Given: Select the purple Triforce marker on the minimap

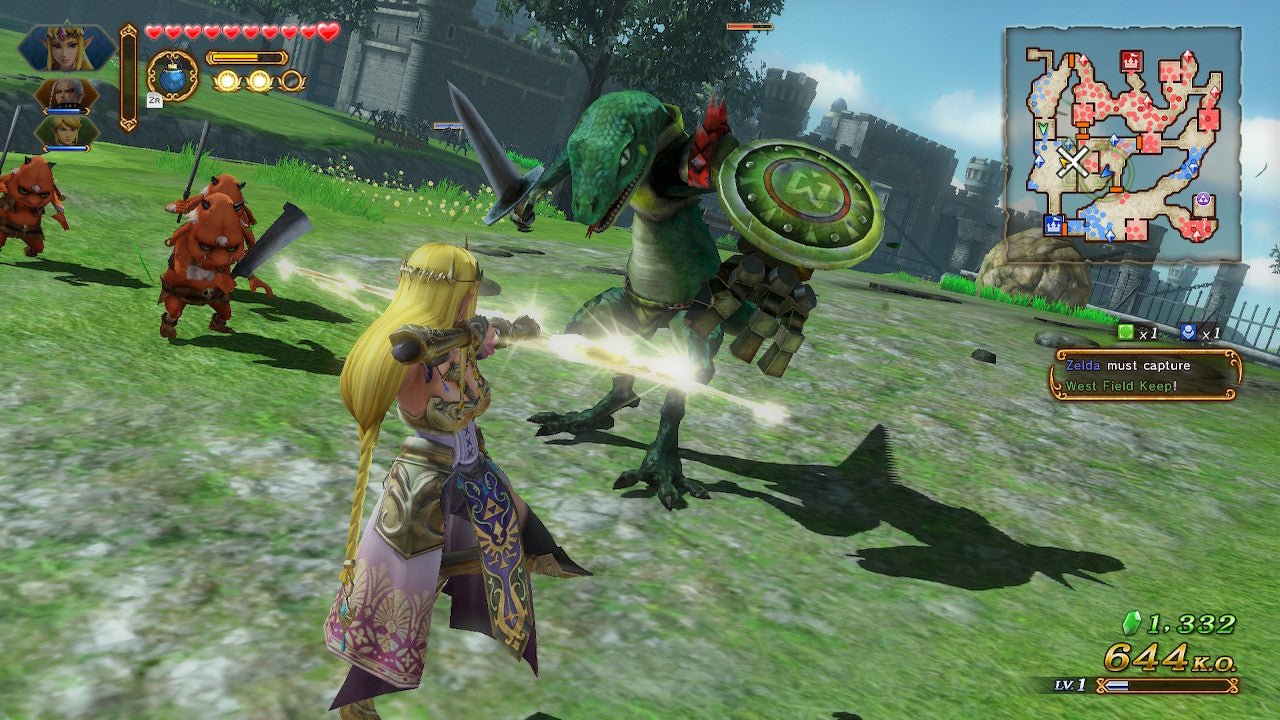Looking at the screenshot, I should (1203, 198).
